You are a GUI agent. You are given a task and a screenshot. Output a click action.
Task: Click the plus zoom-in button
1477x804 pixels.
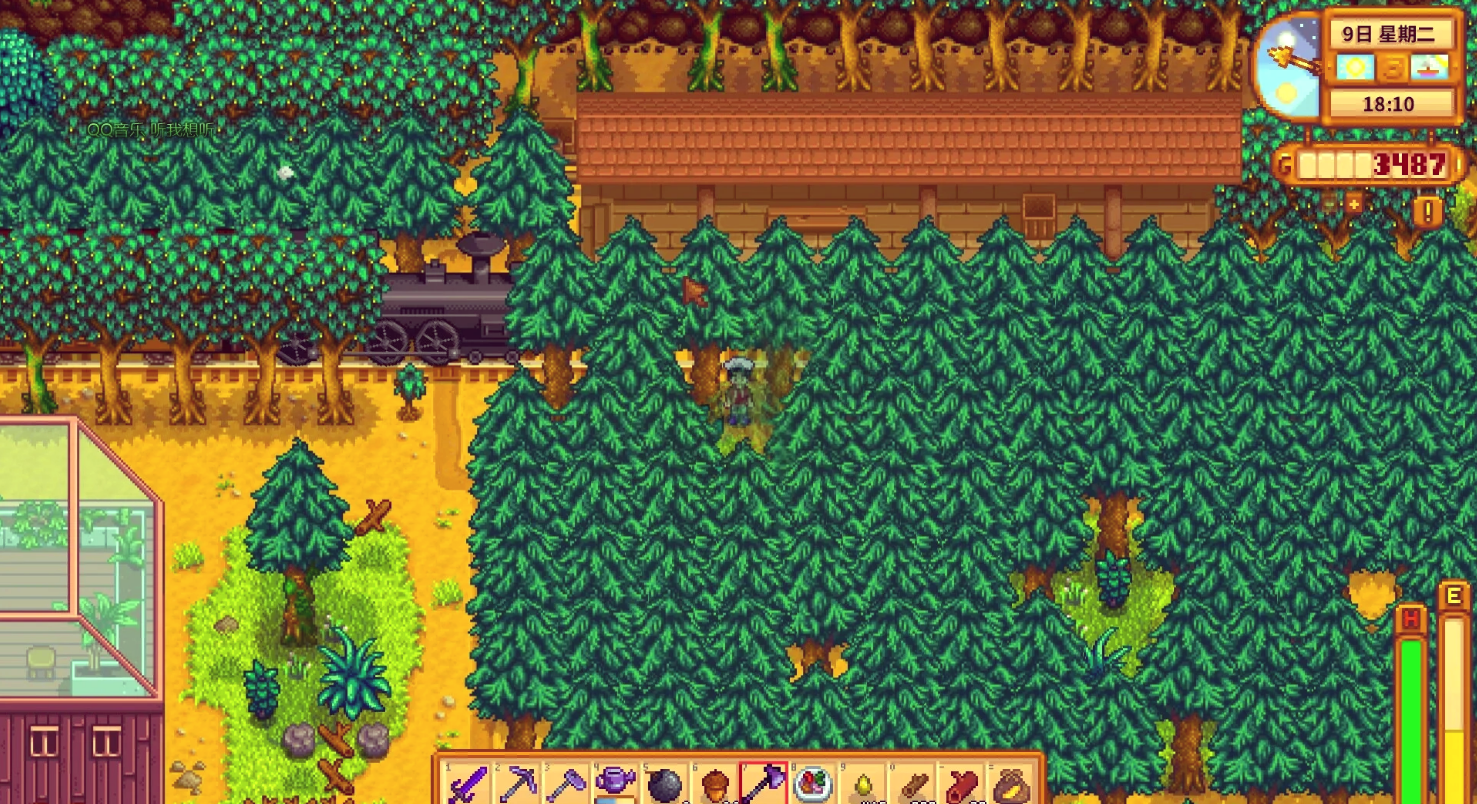pos(1354,204)
